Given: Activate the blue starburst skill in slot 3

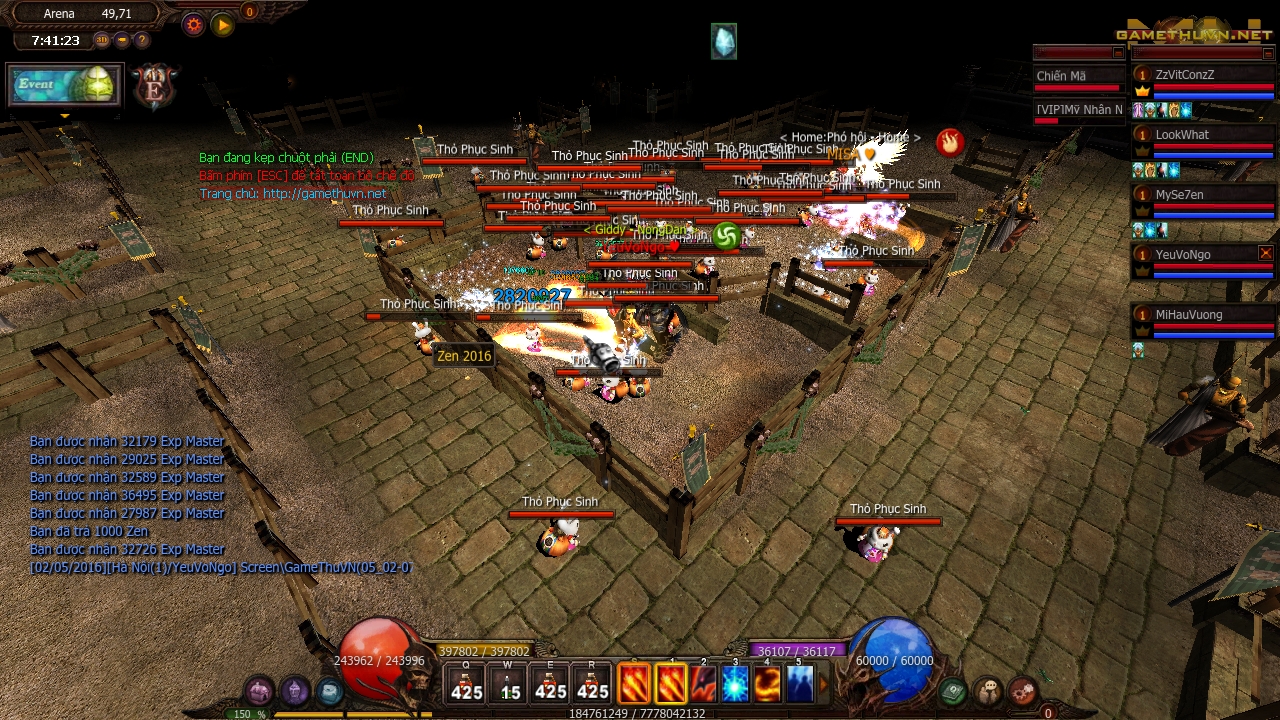Looking at the screenshot, I should click(x=735, y=684).
